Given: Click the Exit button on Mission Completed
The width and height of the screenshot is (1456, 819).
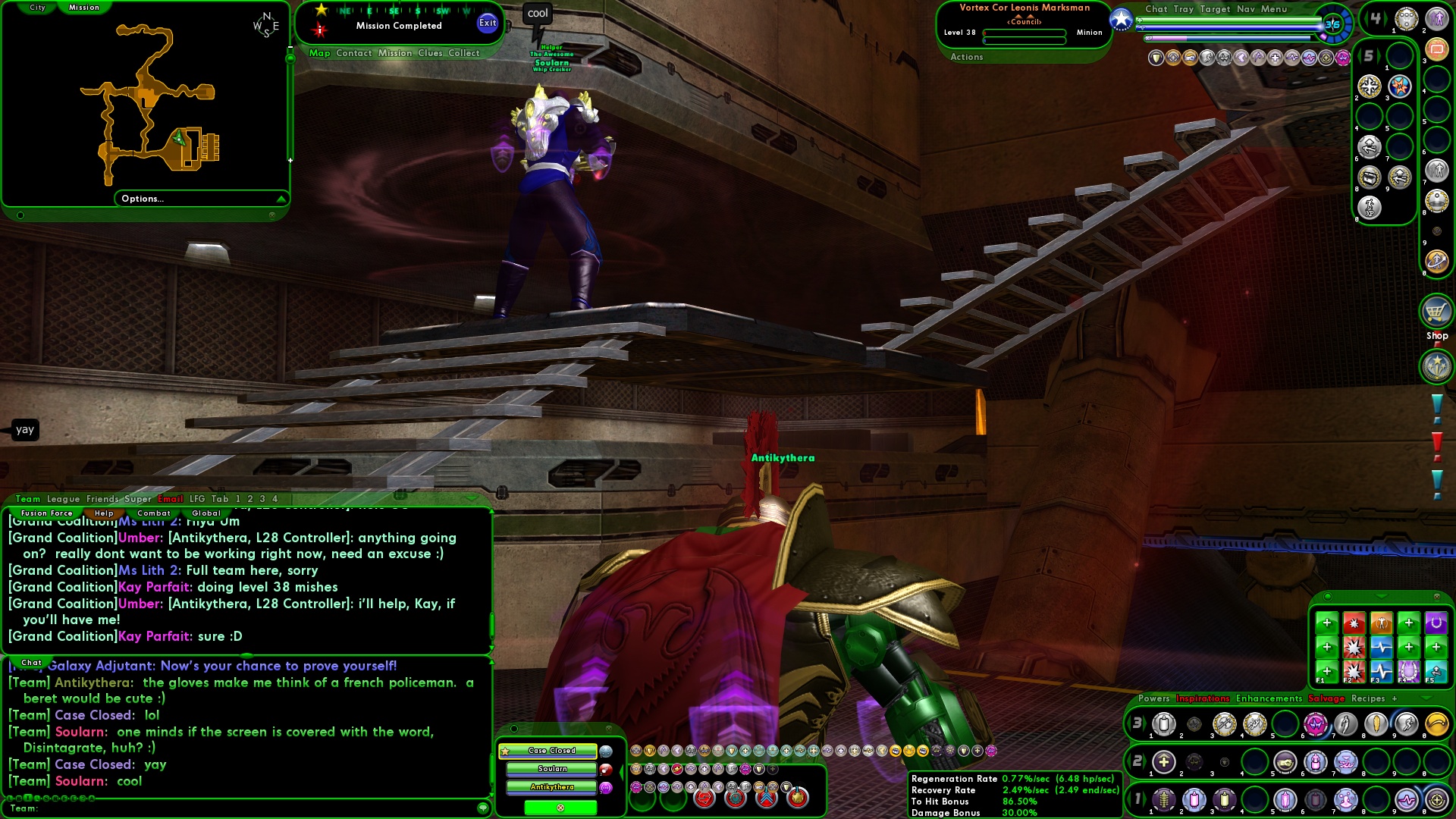Looking at the screenshot, I should coord(488,23).
